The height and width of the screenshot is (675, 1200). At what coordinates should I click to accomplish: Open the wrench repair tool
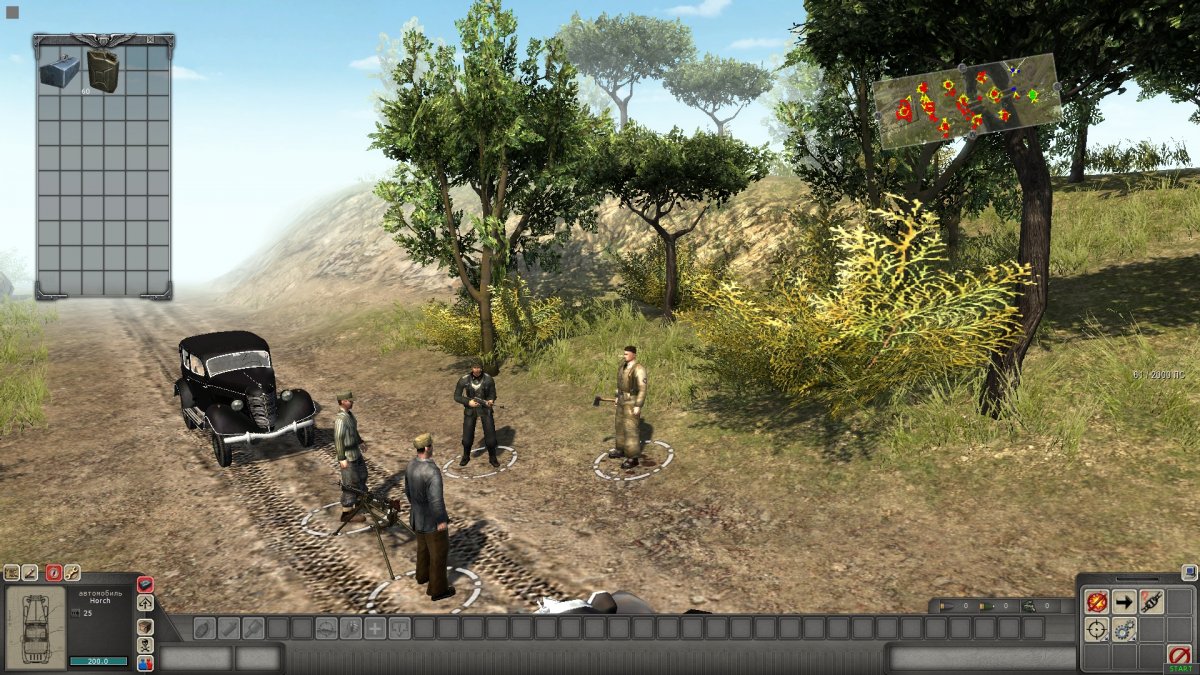point(72,573)
